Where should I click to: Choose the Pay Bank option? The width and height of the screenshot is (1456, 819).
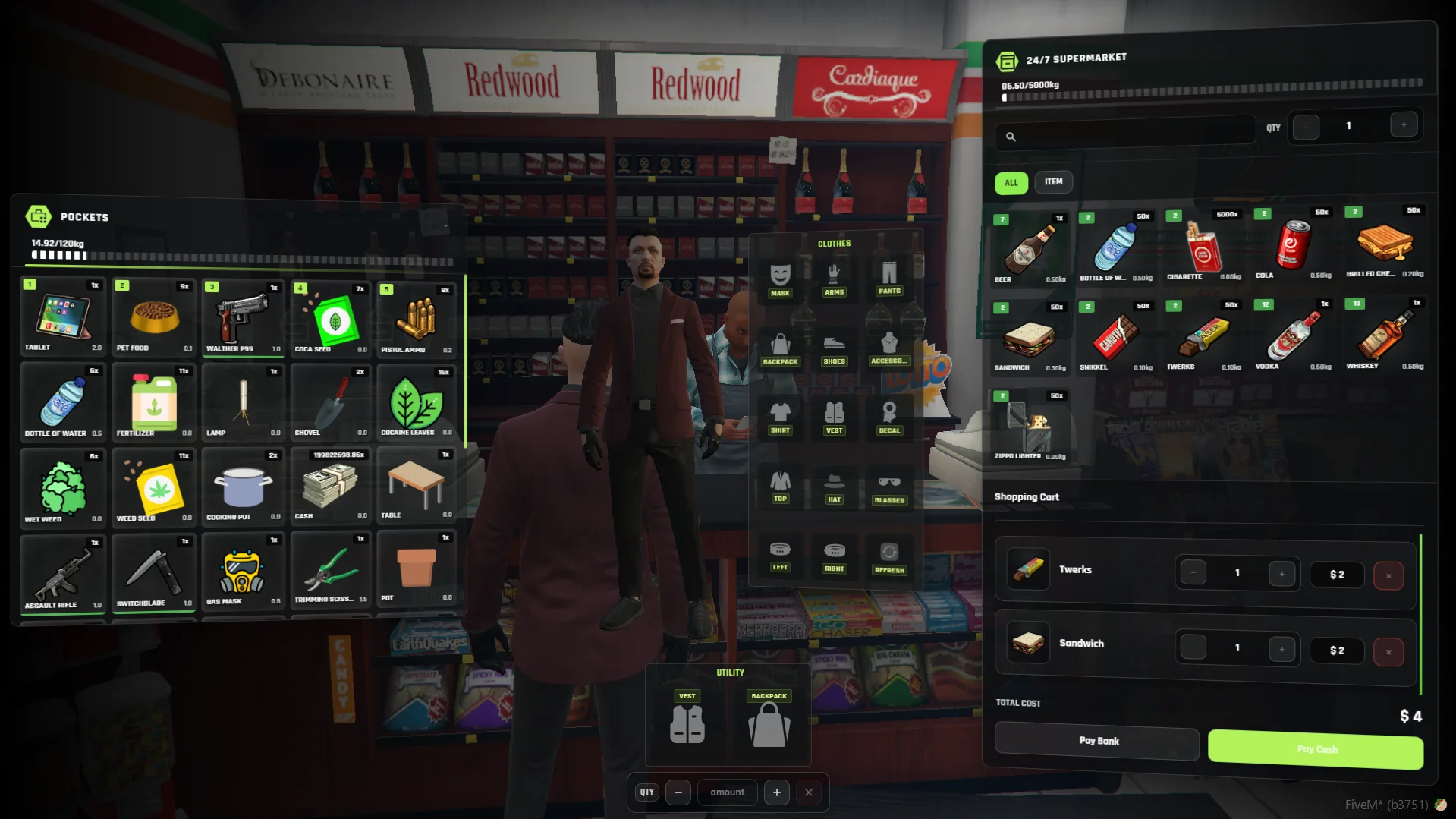click(x=1097, y=741)
